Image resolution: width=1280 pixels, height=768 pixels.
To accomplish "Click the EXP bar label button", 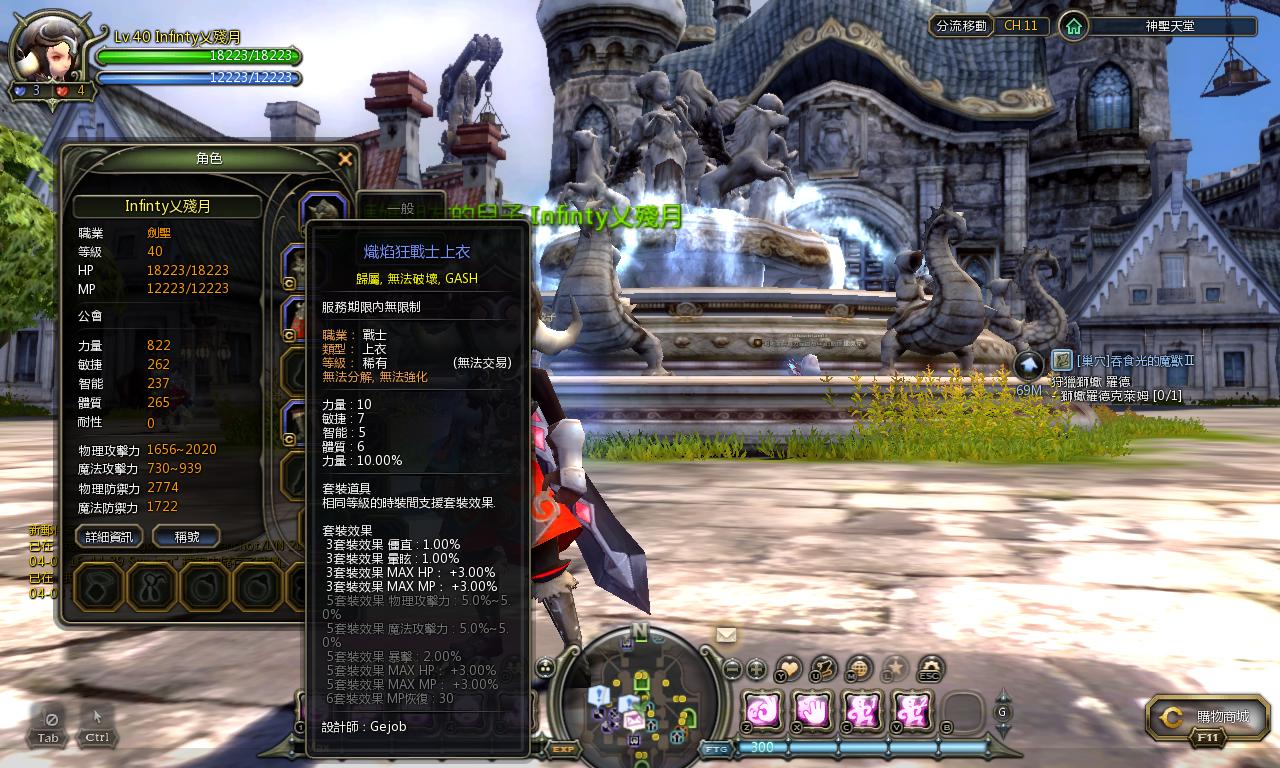I will click(x=563, y=748).
